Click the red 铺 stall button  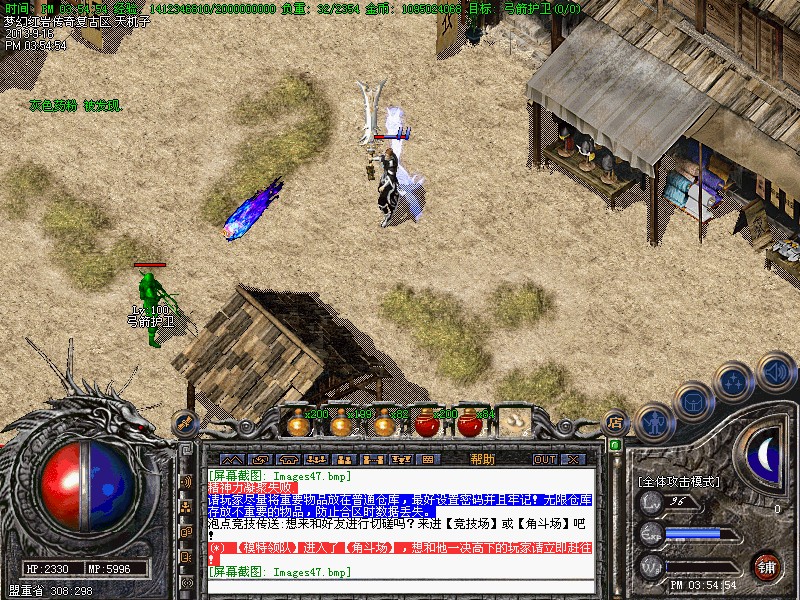point(767,566)
